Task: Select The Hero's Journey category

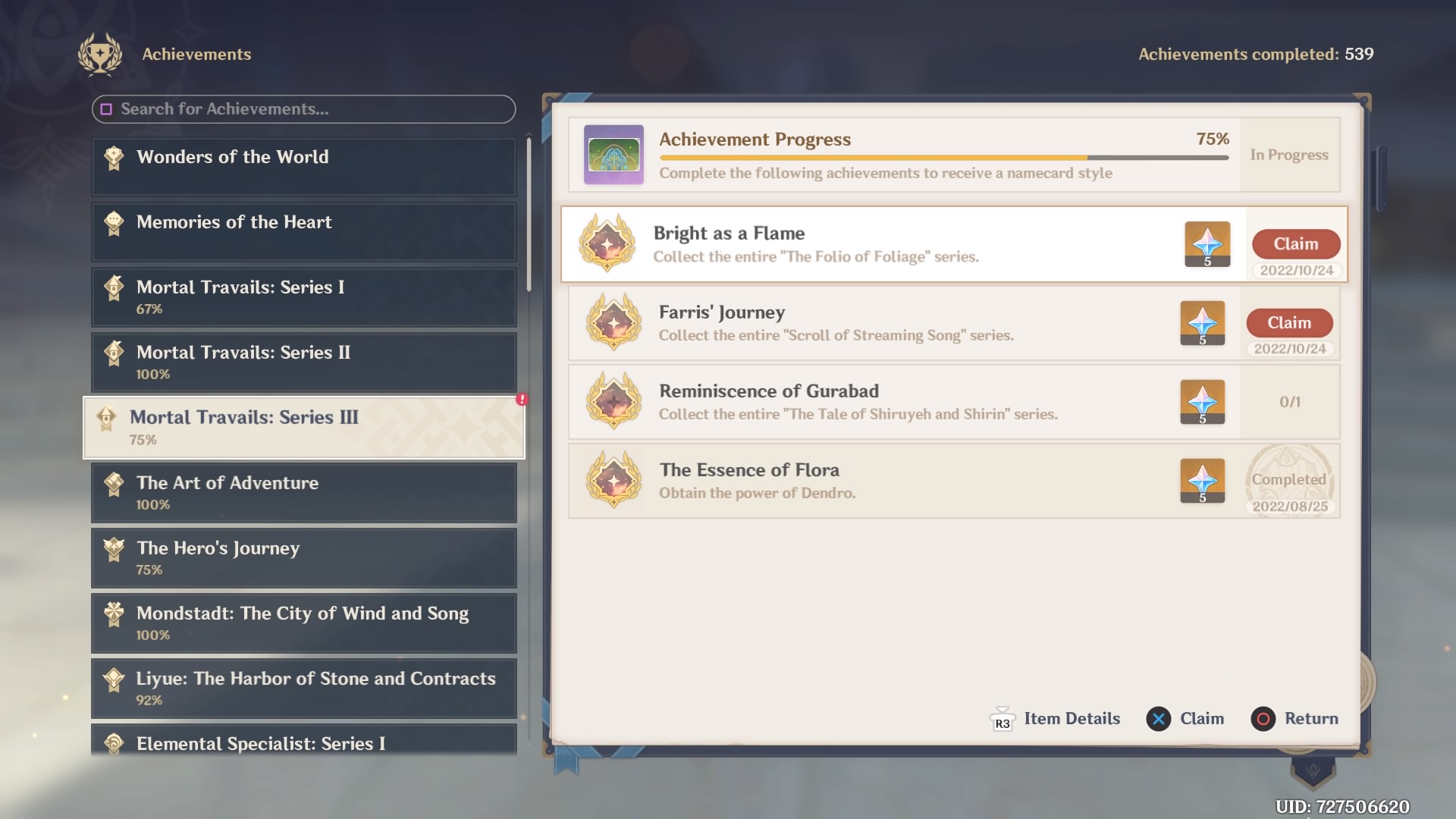Action: point(303,558)
